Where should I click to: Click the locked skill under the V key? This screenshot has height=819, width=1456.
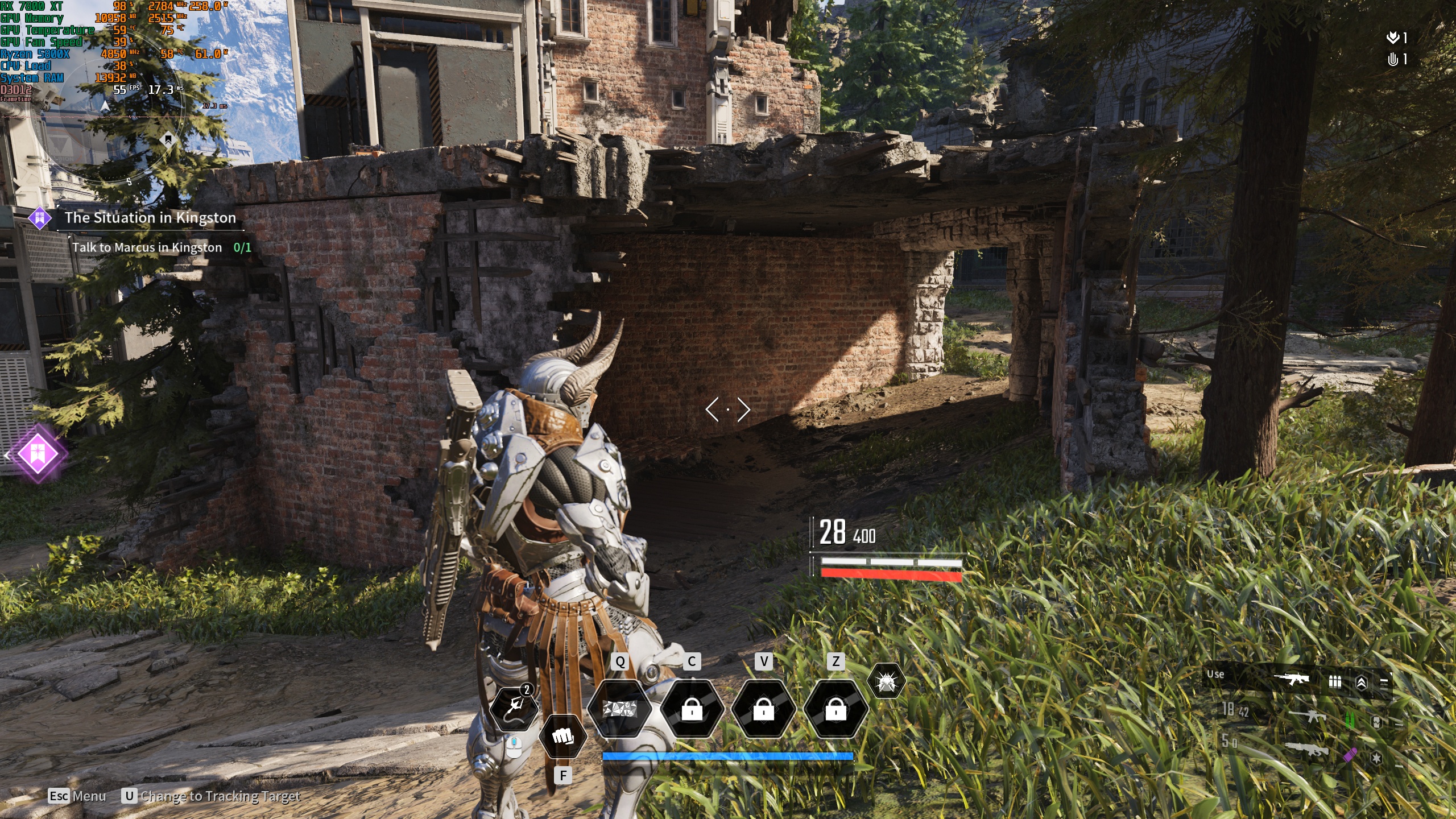[763, 709]
